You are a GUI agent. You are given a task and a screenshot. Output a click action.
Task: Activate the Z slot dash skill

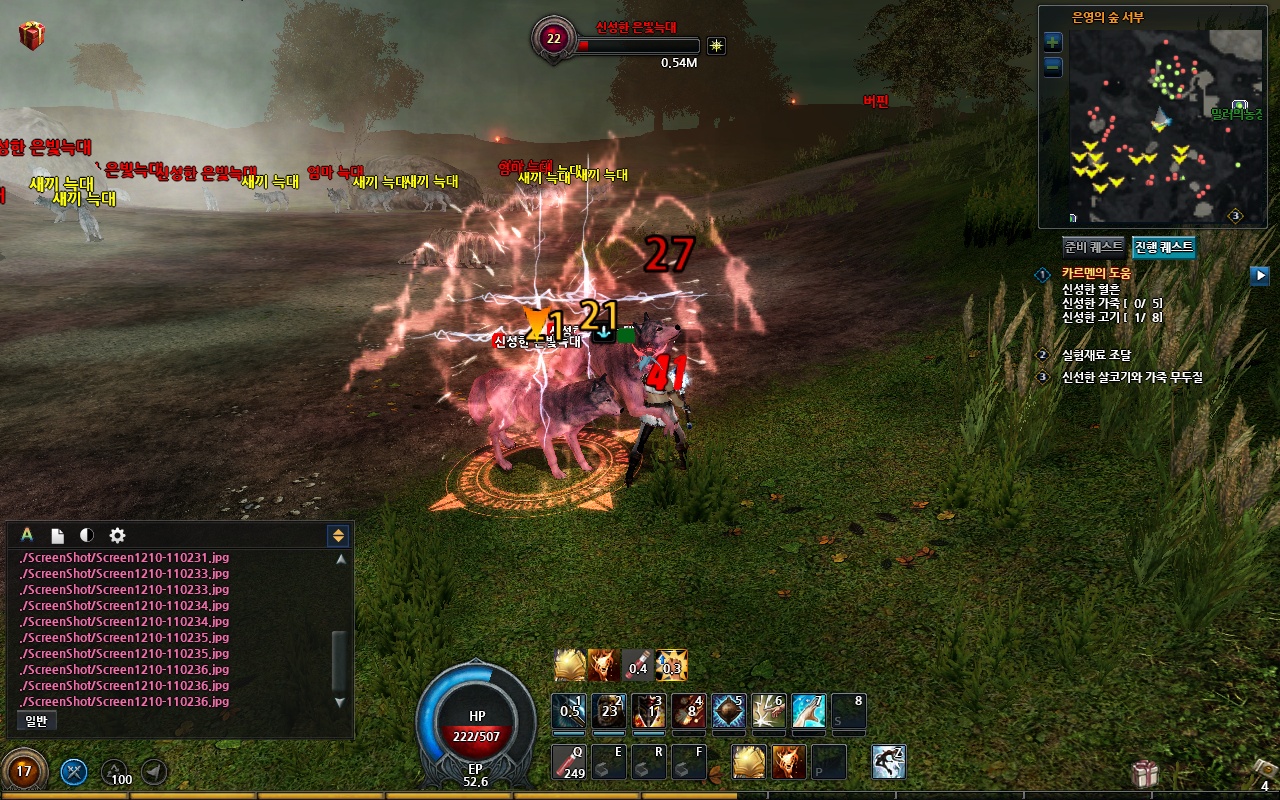tap(888, 762)
